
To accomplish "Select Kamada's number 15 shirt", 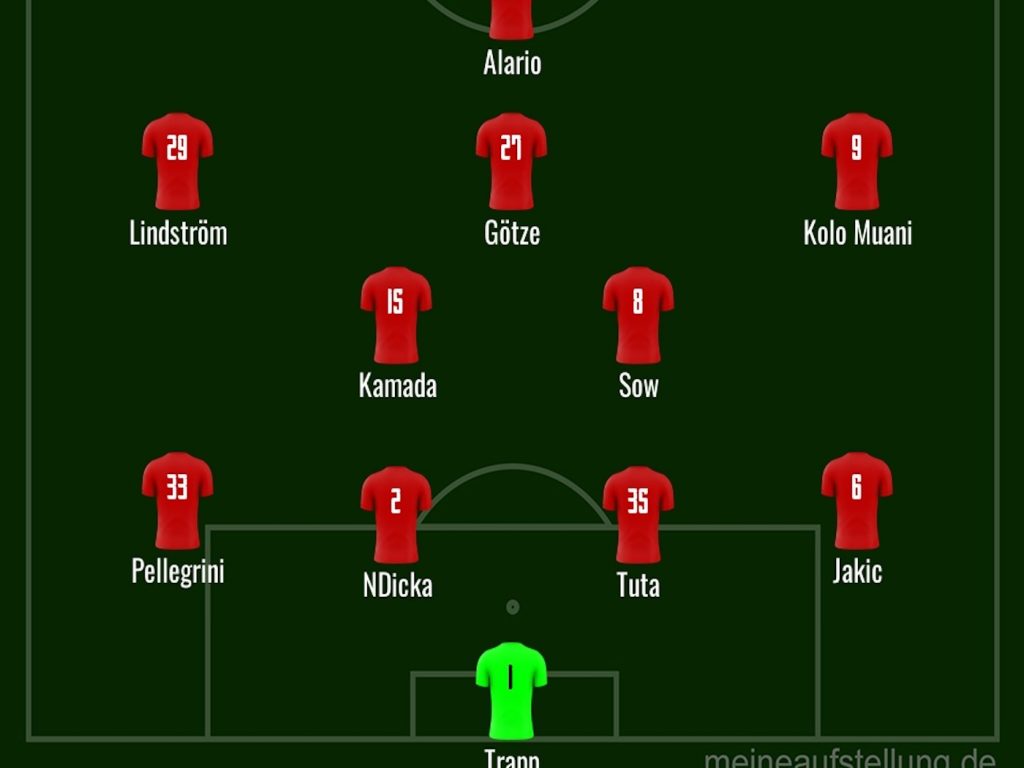I will 396,314.
